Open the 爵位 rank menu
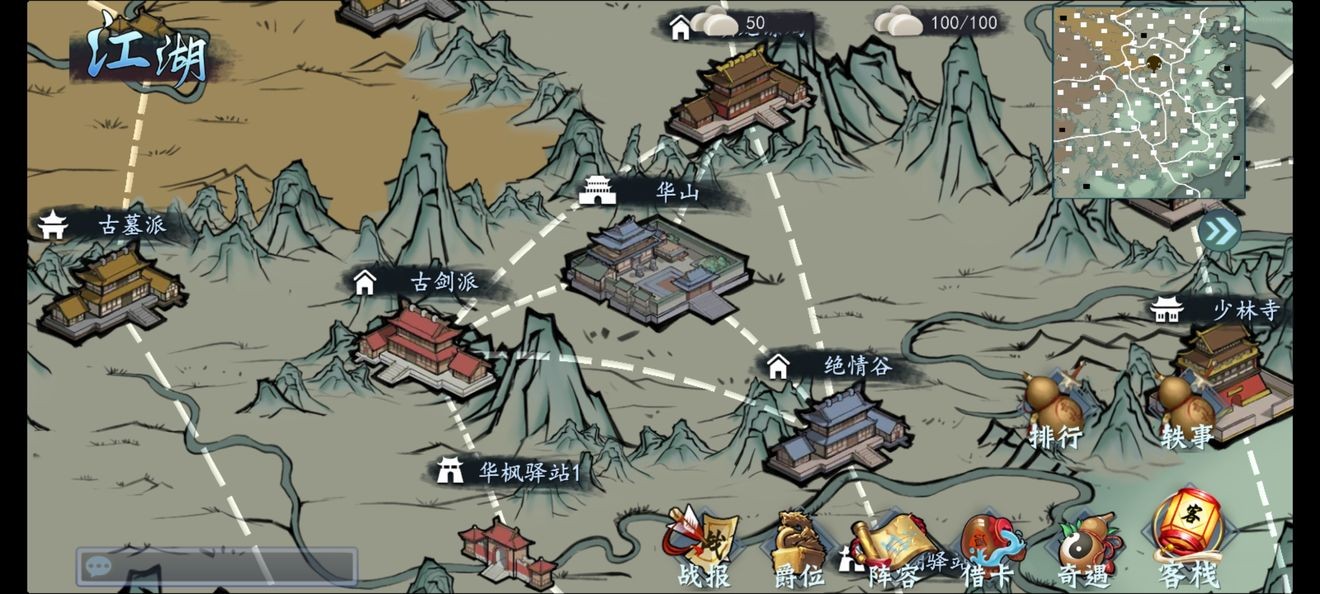The height and width of the screenshot is (594, 1320). [799, 550]
